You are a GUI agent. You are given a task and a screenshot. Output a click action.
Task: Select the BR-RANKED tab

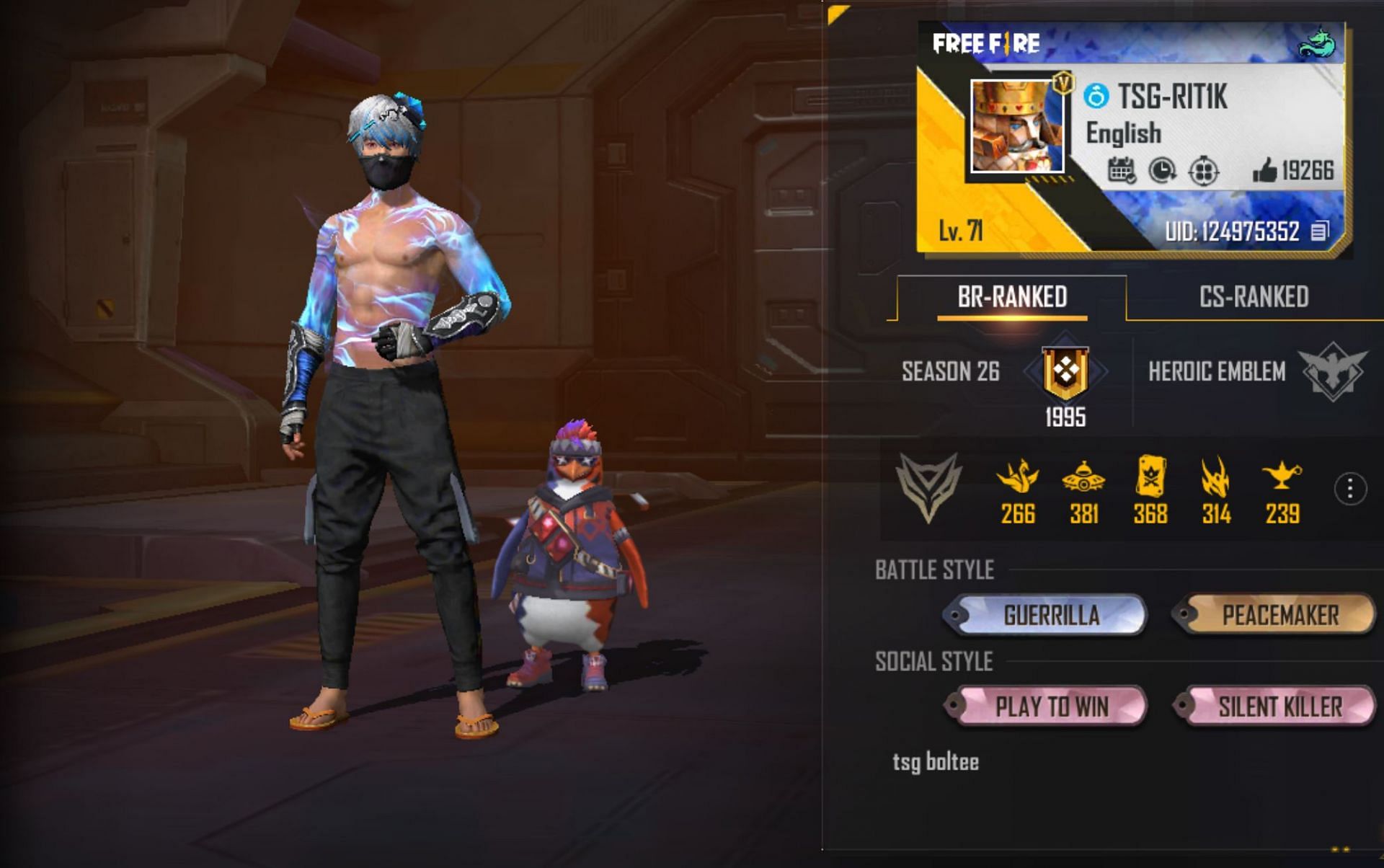(x=1012, y=297)
